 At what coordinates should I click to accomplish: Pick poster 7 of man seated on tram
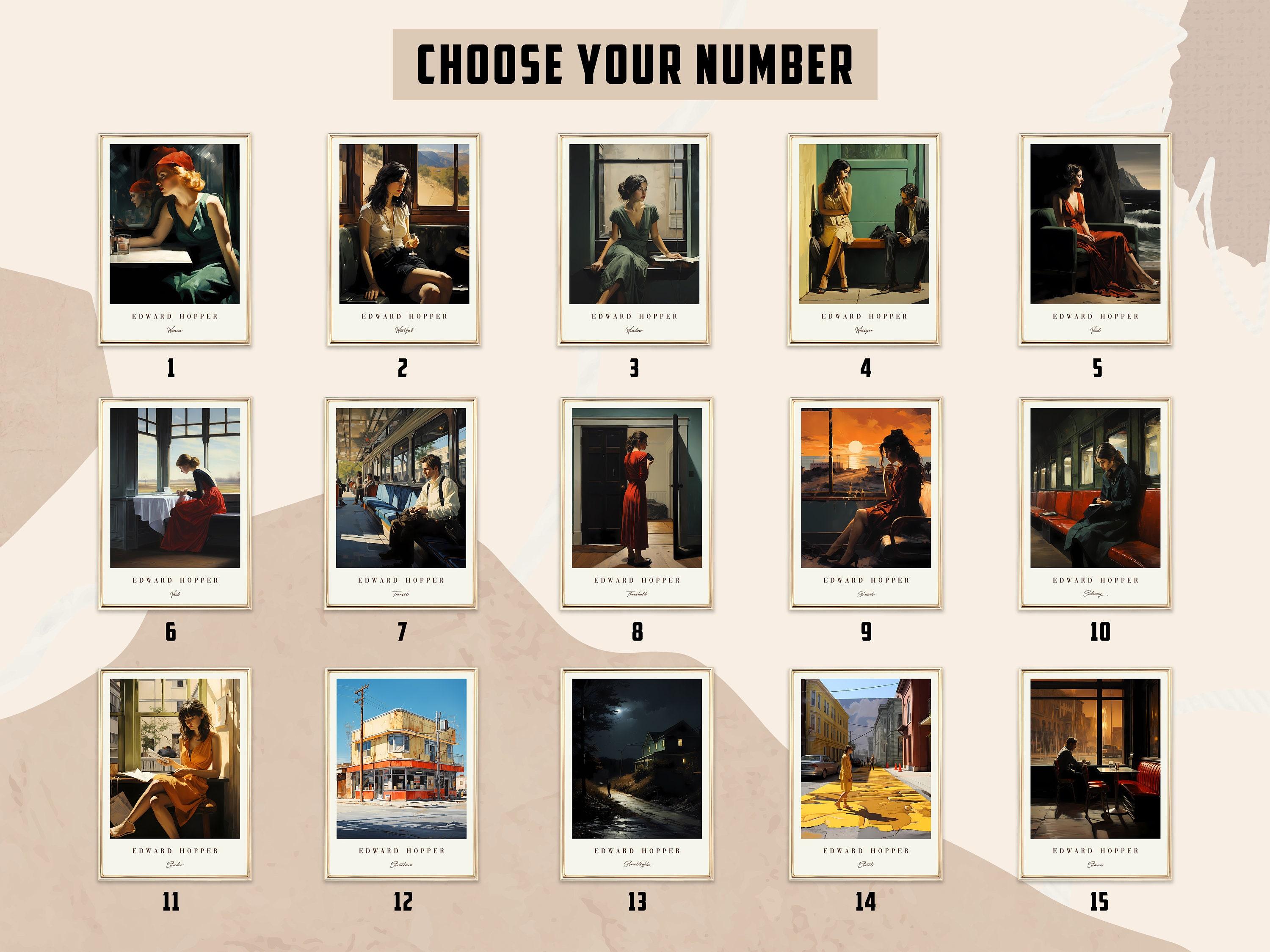tap(401, 488)
